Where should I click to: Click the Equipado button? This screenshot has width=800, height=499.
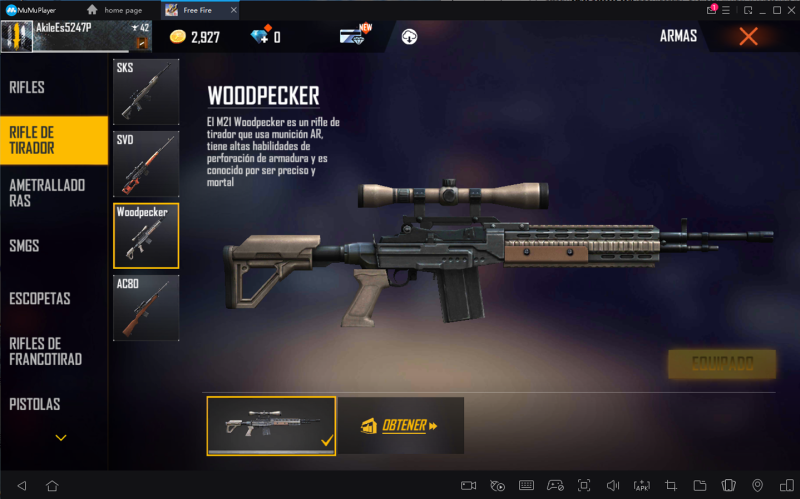[721, 364]
